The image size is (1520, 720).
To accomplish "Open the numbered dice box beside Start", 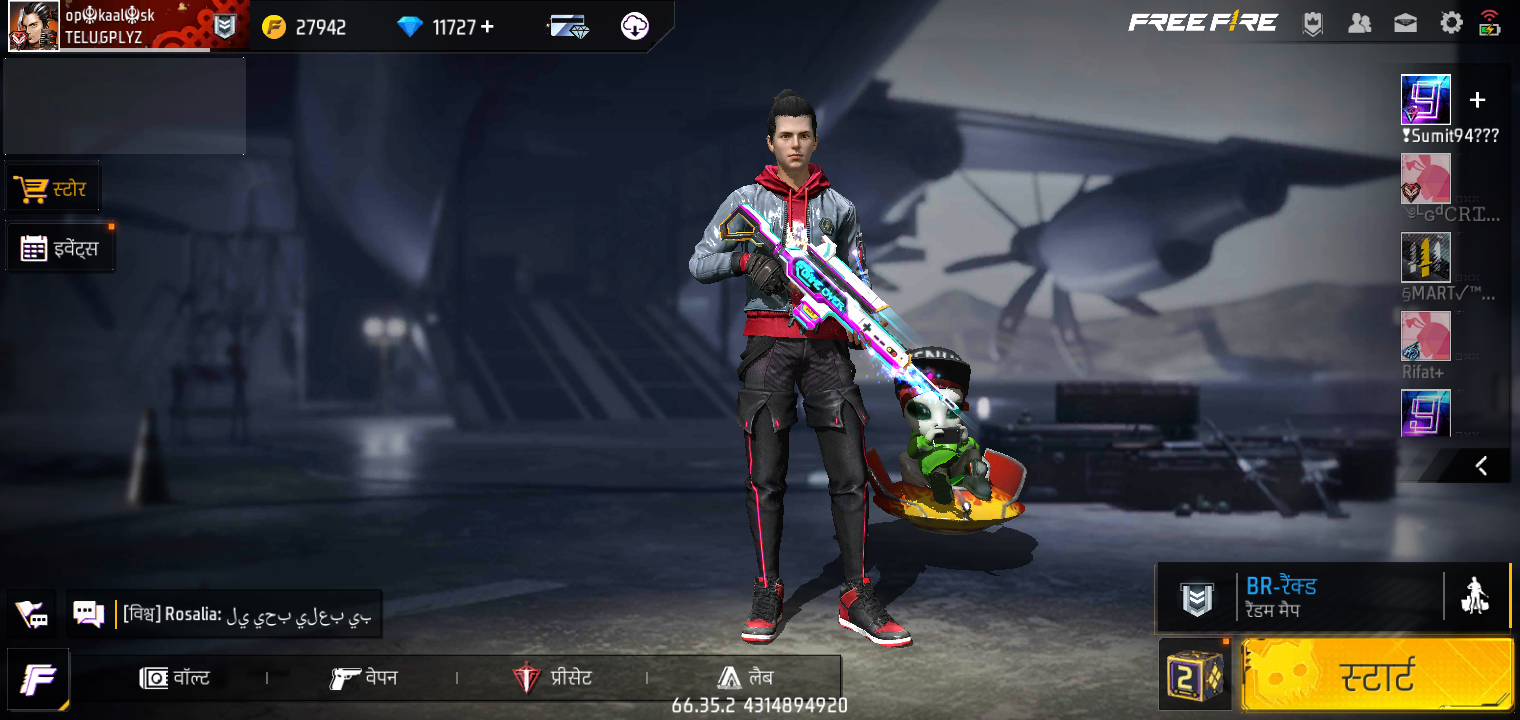I will click(1195, 676).
